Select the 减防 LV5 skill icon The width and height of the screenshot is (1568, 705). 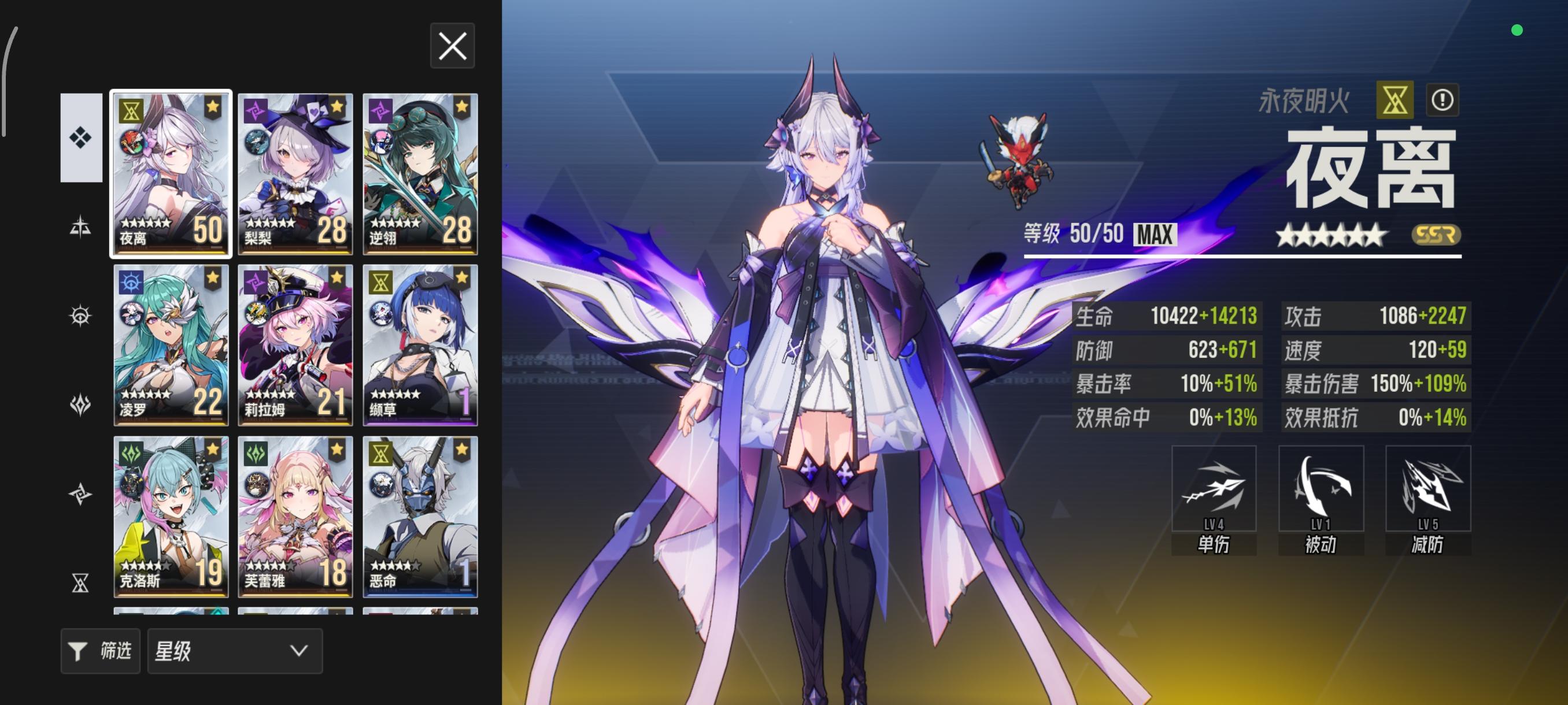tap(1428, 489)
